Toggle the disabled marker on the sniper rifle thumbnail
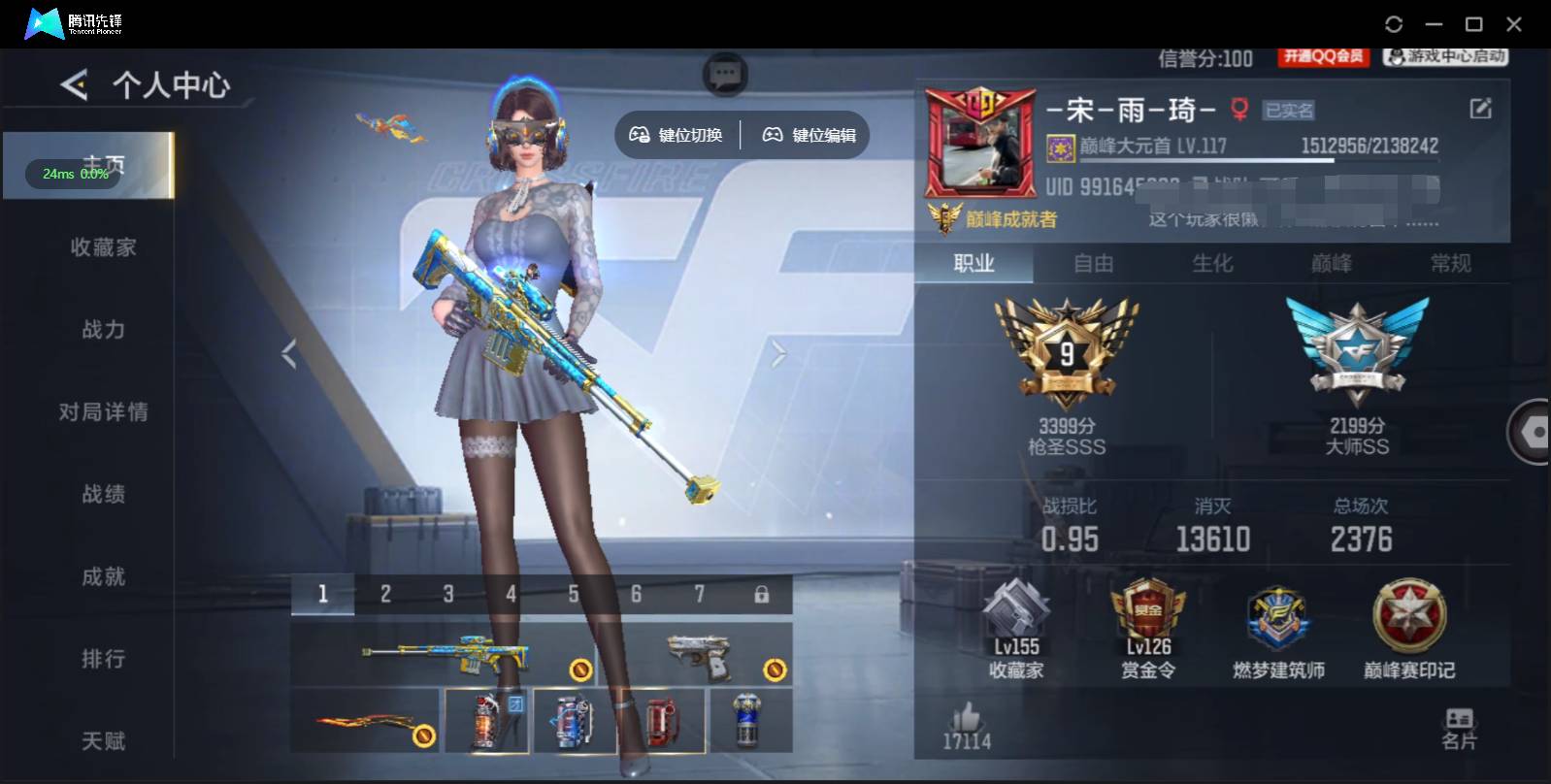Screen dimensions: 1551x784 click(x=581, y=668)
